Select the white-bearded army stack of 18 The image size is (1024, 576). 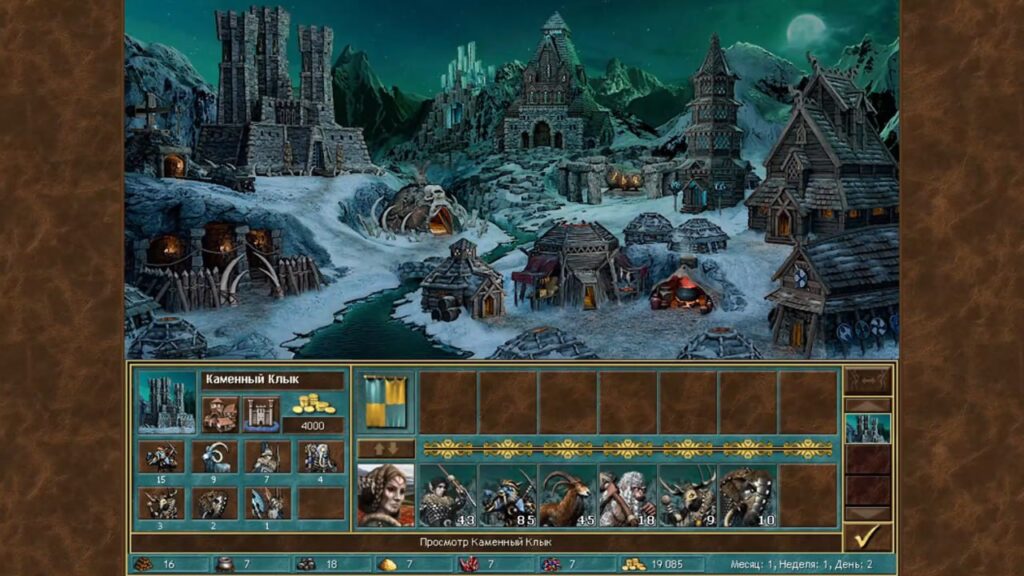(627, 495)
